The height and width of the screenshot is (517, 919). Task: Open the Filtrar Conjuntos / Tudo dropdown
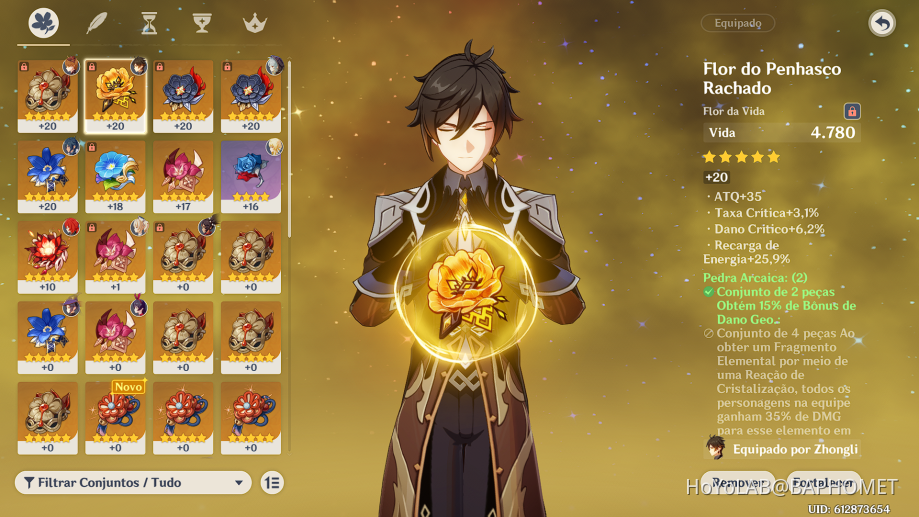pos(133,482)
